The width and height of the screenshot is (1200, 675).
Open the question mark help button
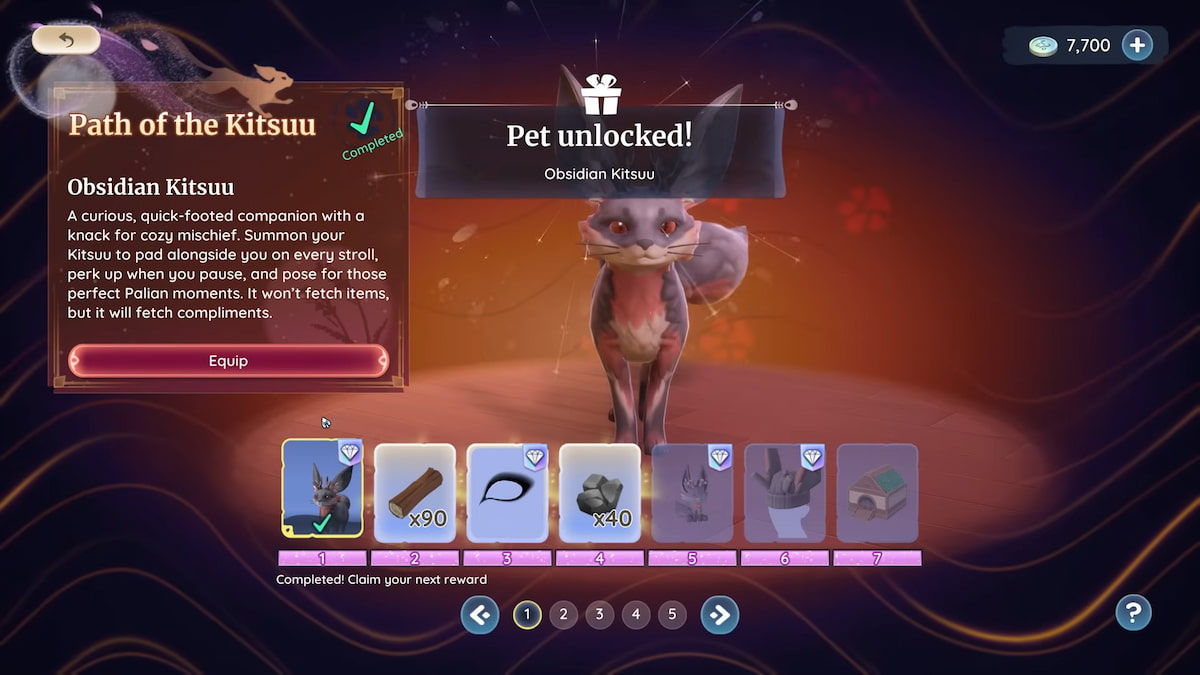click(1133, 612)
